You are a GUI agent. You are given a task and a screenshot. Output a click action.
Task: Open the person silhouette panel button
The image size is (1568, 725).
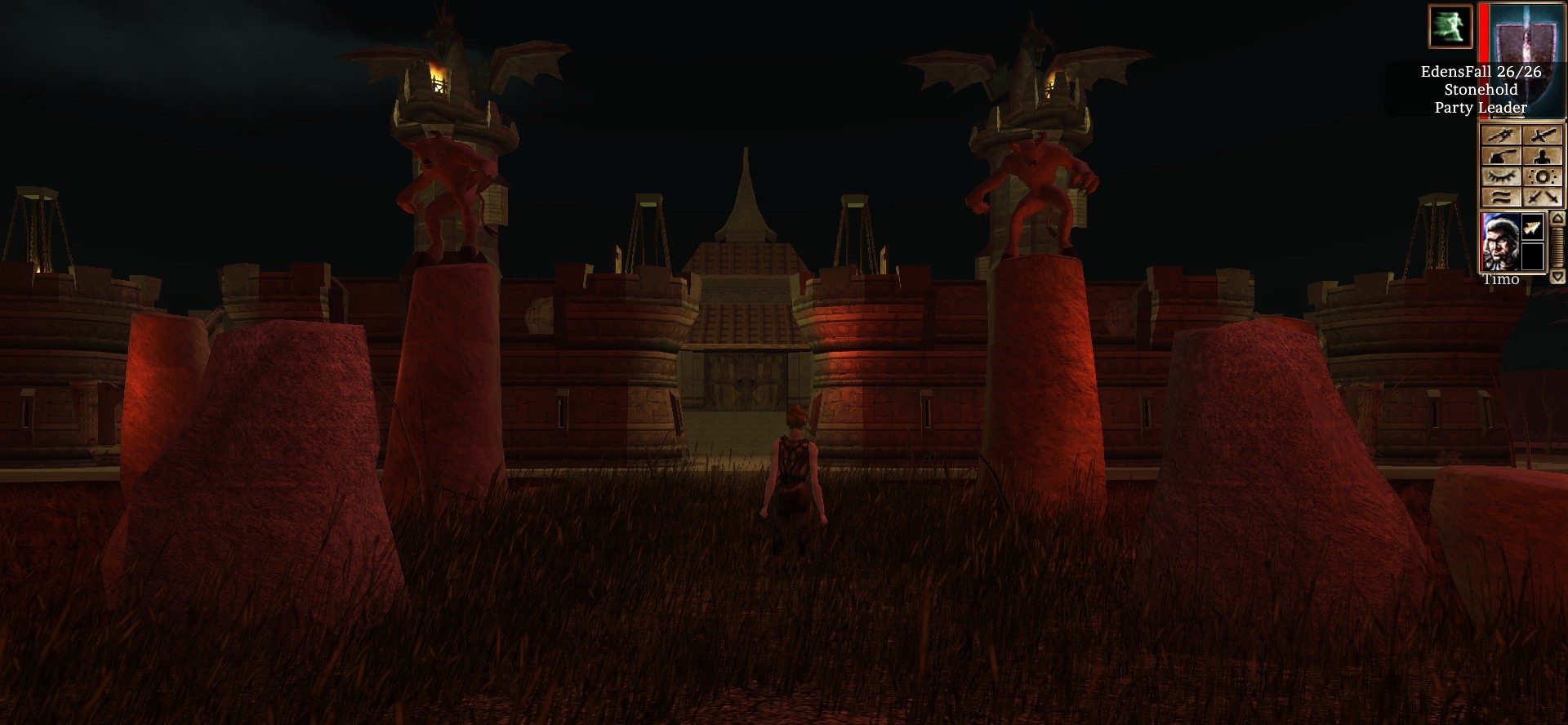1543,156
